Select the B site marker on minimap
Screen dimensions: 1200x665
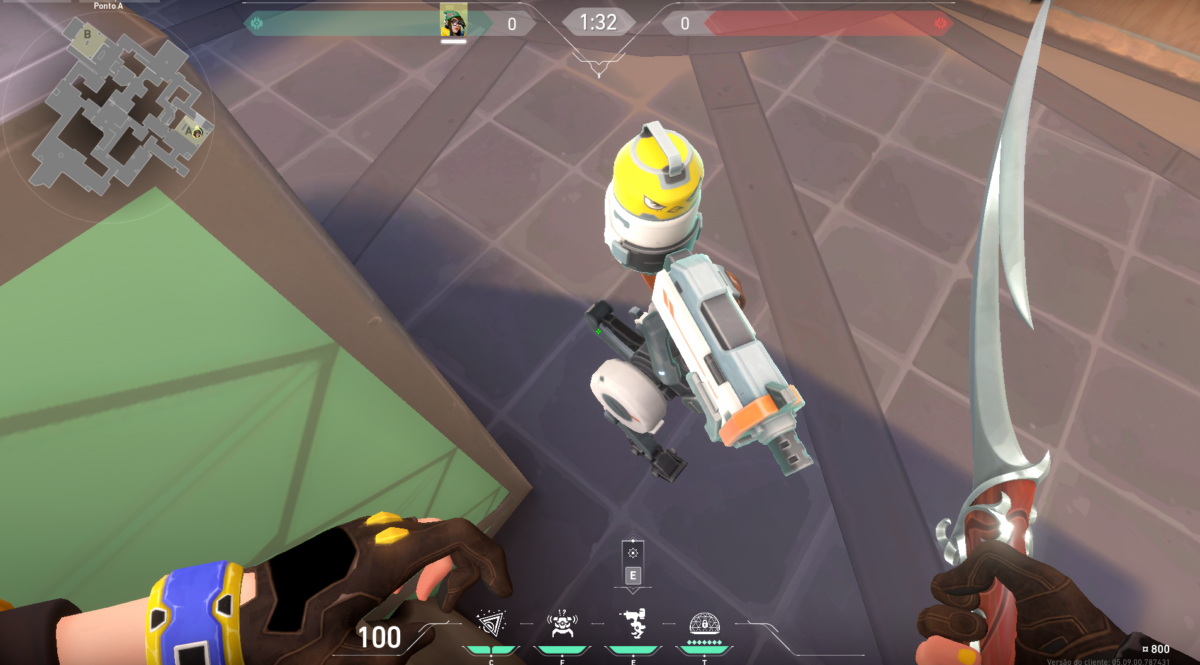(88, 35)
